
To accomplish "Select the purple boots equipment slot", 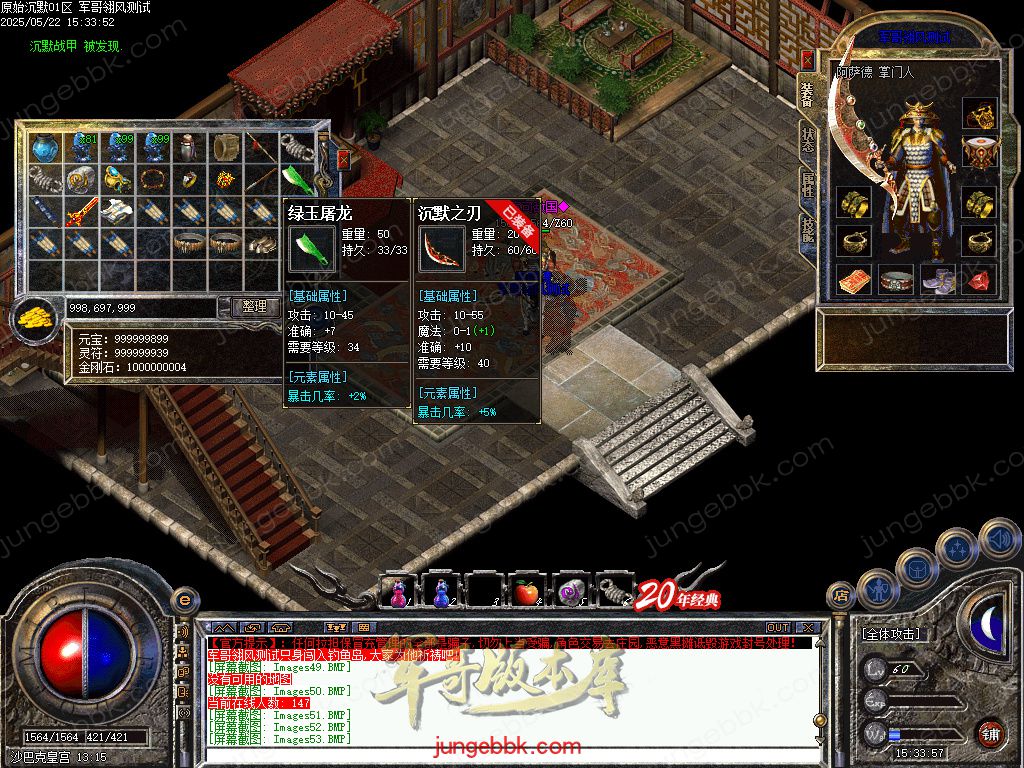I will click(x=938, y=281).
